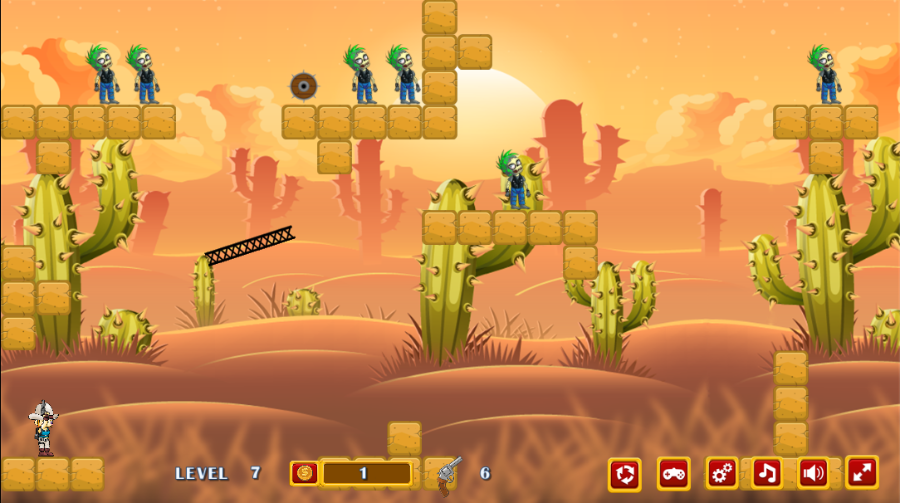This screenshot has height=503, width=900.
Task: Open more games via the gamepad button
Action: 674,473
